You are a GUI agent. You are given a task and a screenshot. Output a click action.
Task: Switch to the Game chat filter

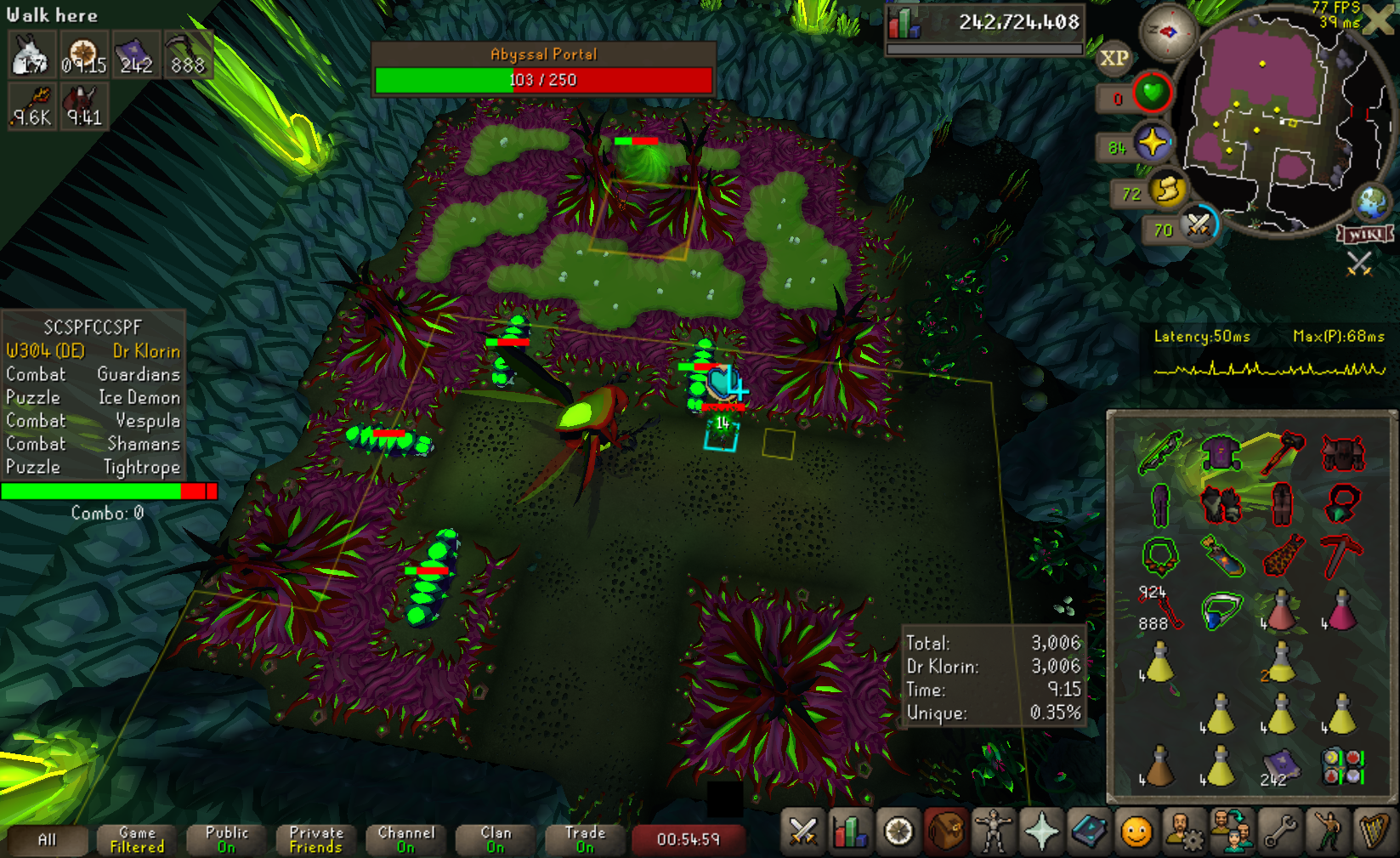137,839
